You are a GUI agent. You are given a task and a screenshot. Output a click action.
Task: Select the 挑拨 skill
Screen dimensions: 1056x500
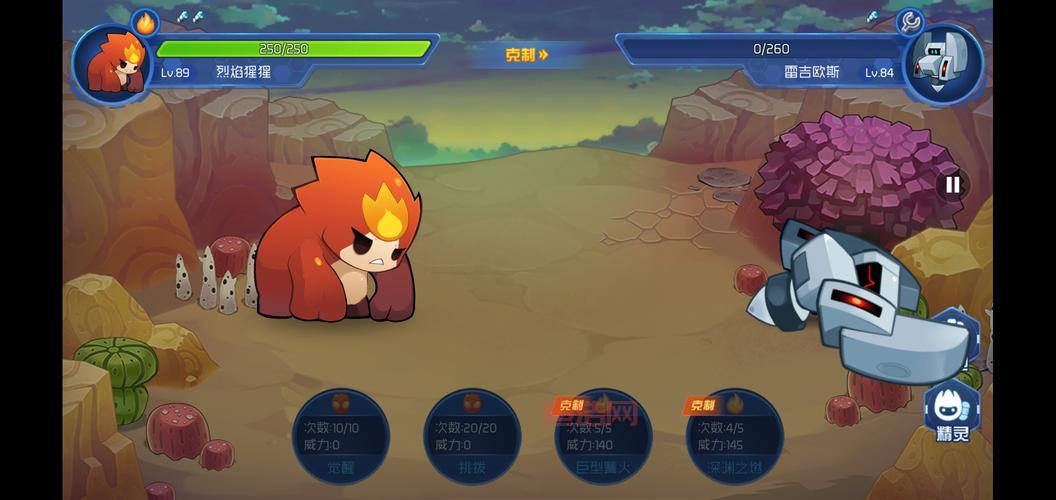coord(472,437)
